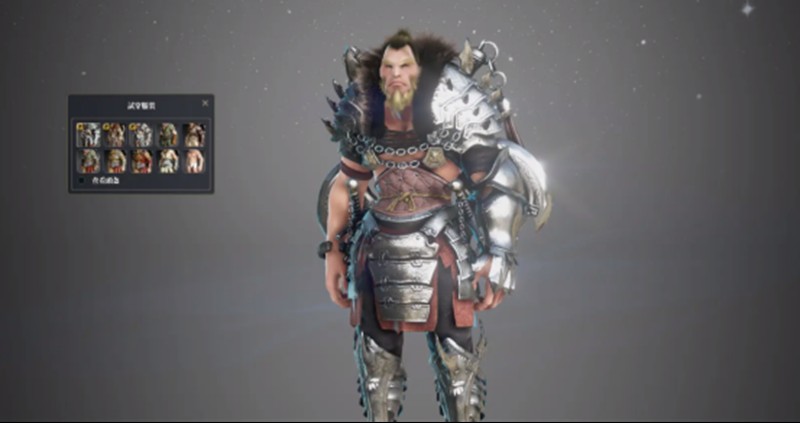The width and height of the screenshot is (800, 423).
Task: Select the shirtless white-shorts outfit thumbnail
Action: coord(195,161)
